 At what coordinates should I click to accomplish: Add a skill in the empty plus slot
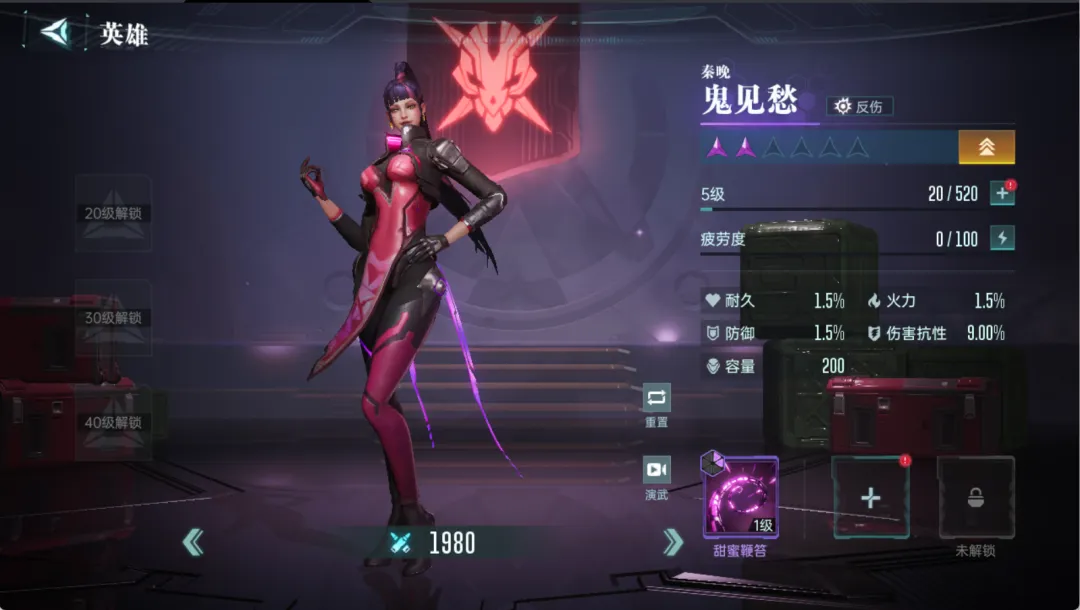point(870,498)
